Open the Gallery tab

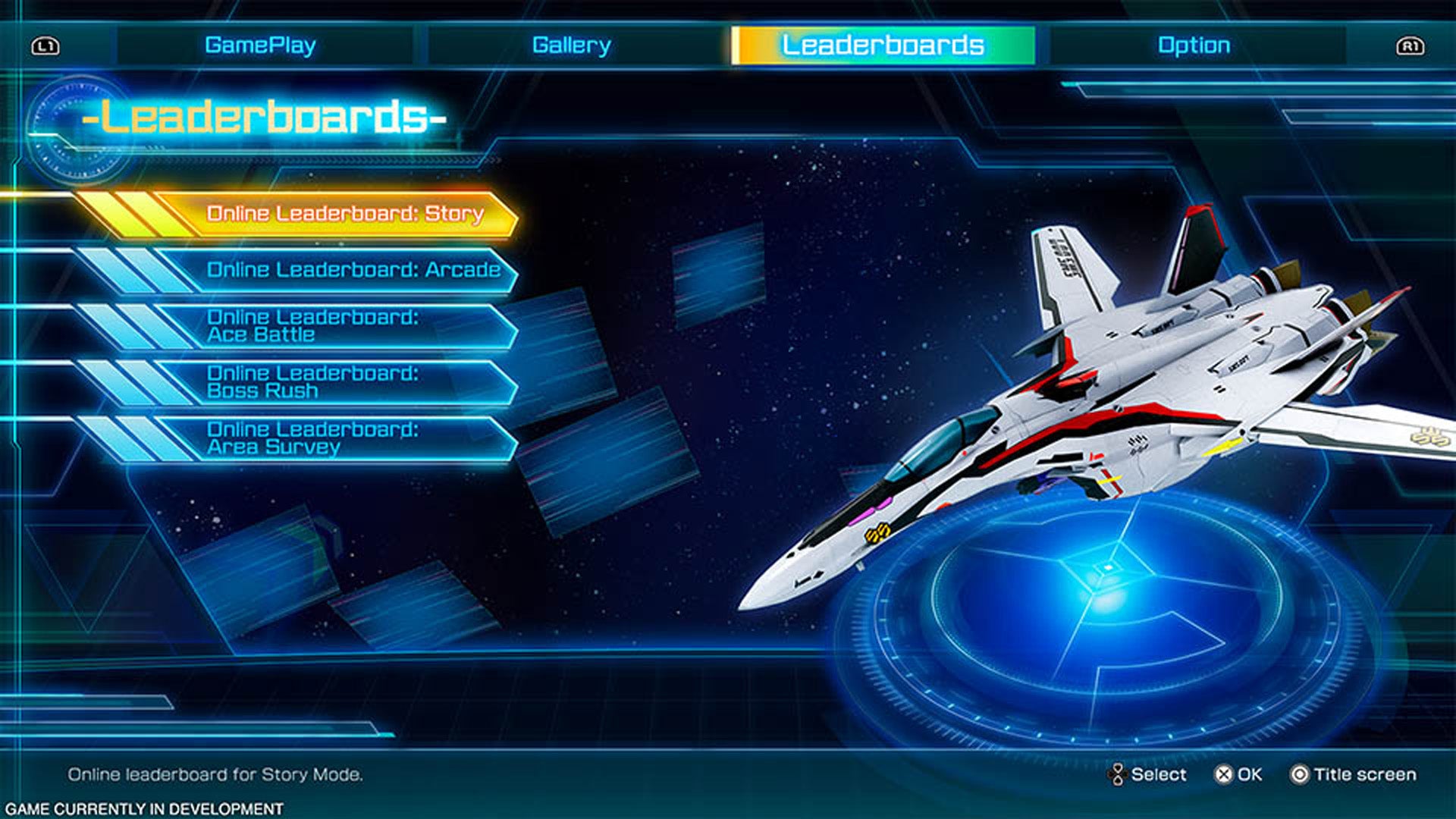(571, 45)
